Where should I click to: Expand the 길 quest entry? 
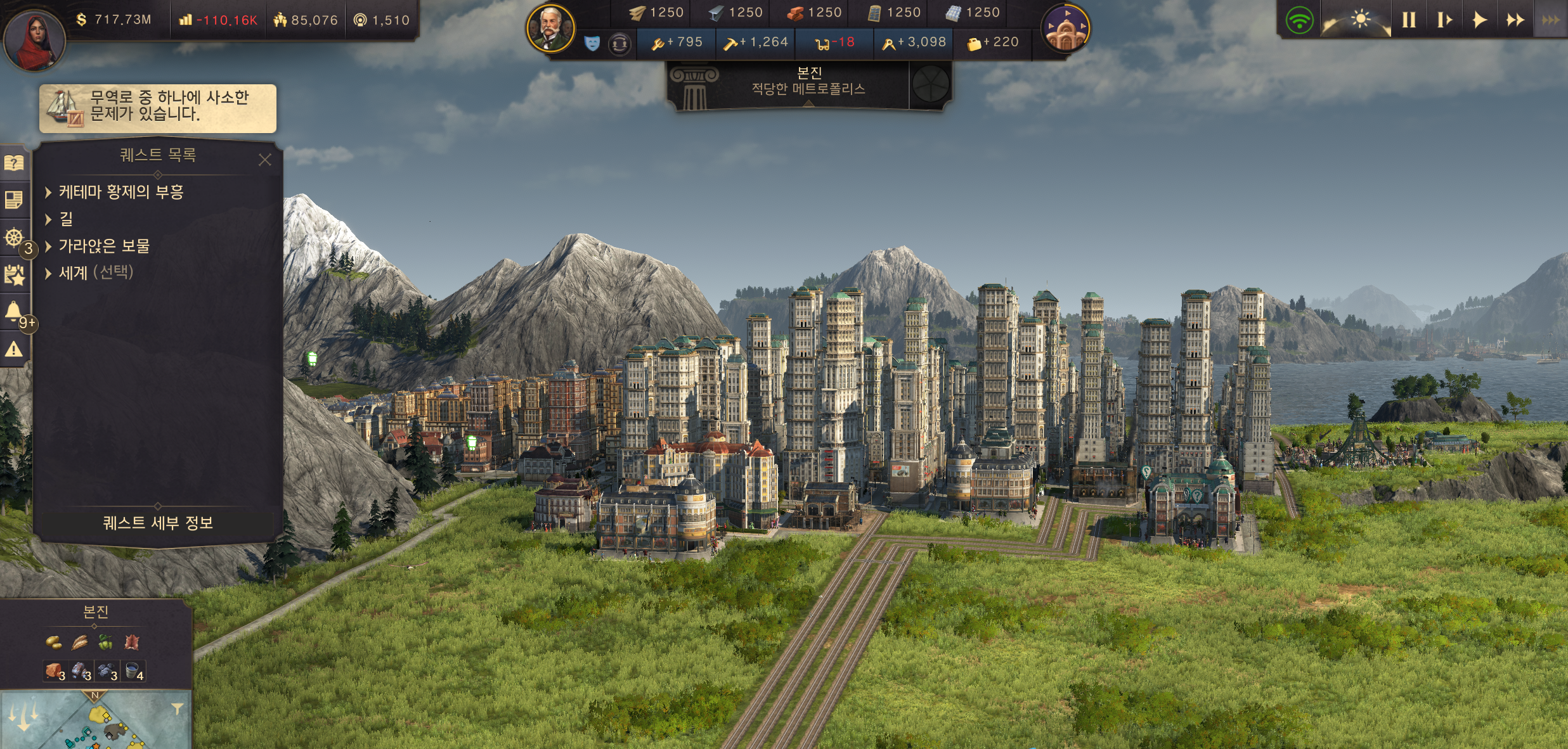[65, 219]
